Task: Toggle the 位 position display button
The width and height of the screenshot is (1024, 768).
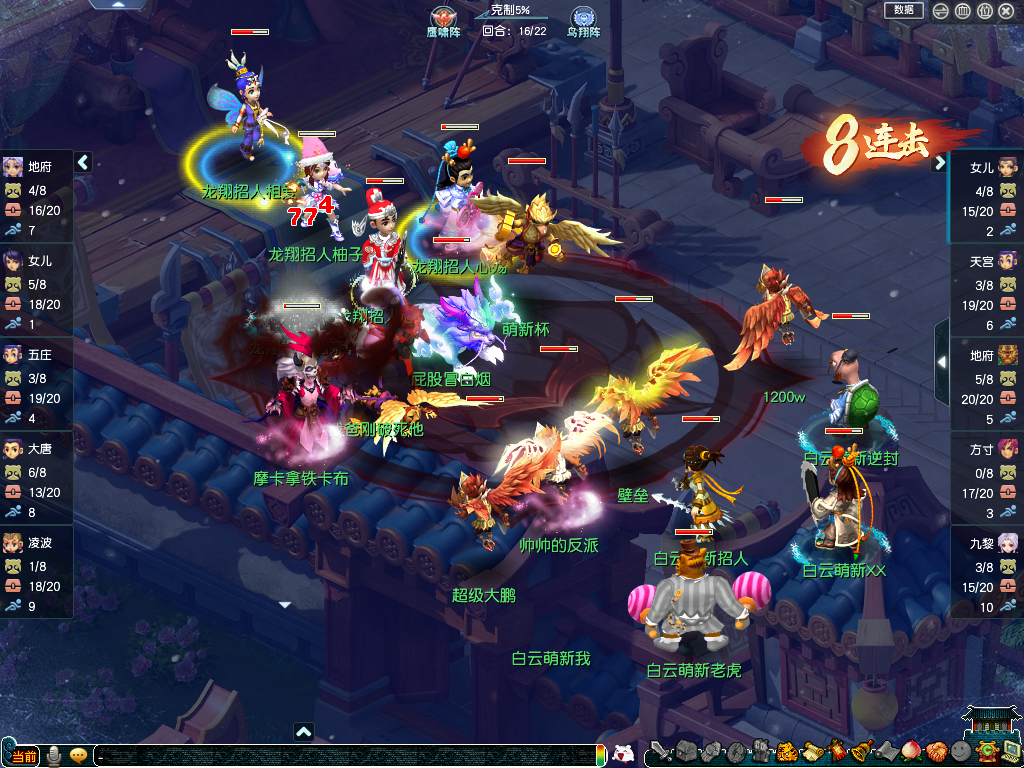Action: pyautogui.click(x=984, y=11)
